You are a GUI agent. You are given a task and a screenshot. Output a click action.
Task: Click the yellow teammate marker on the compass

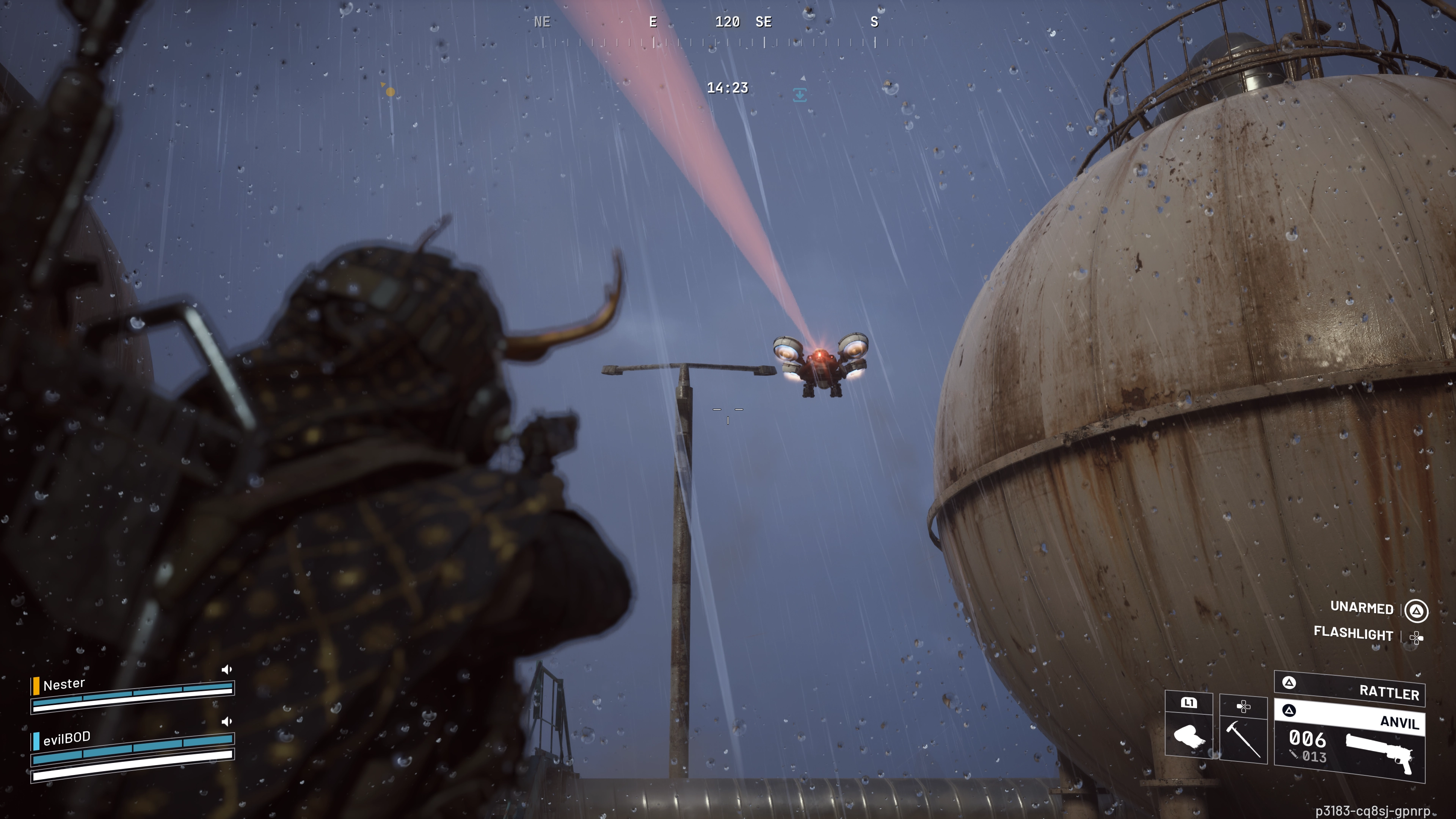[389, 91]
